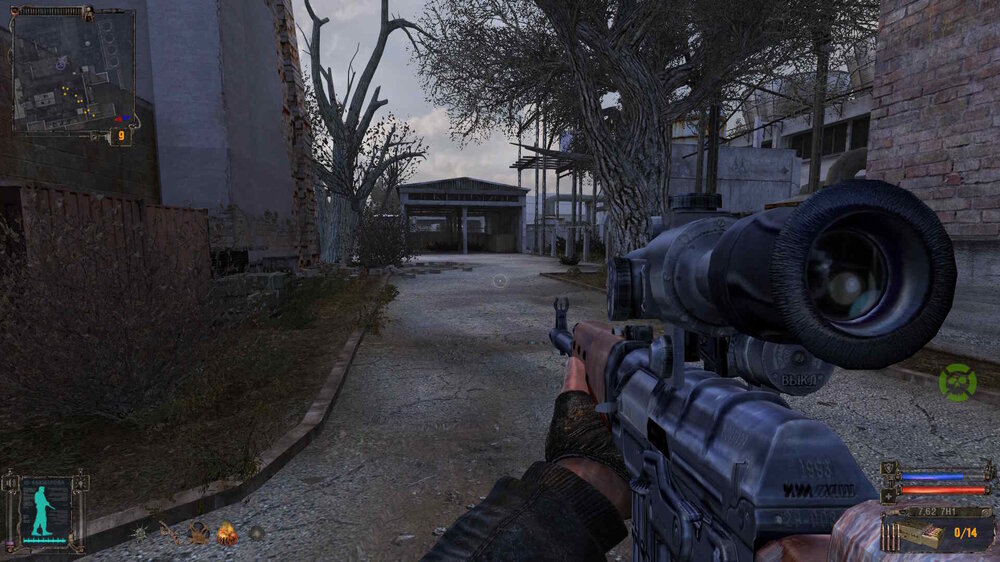This screenshot has height=562, width=1000.
Task: Click the minimap in the corner
Action: (x=72, y=70)
